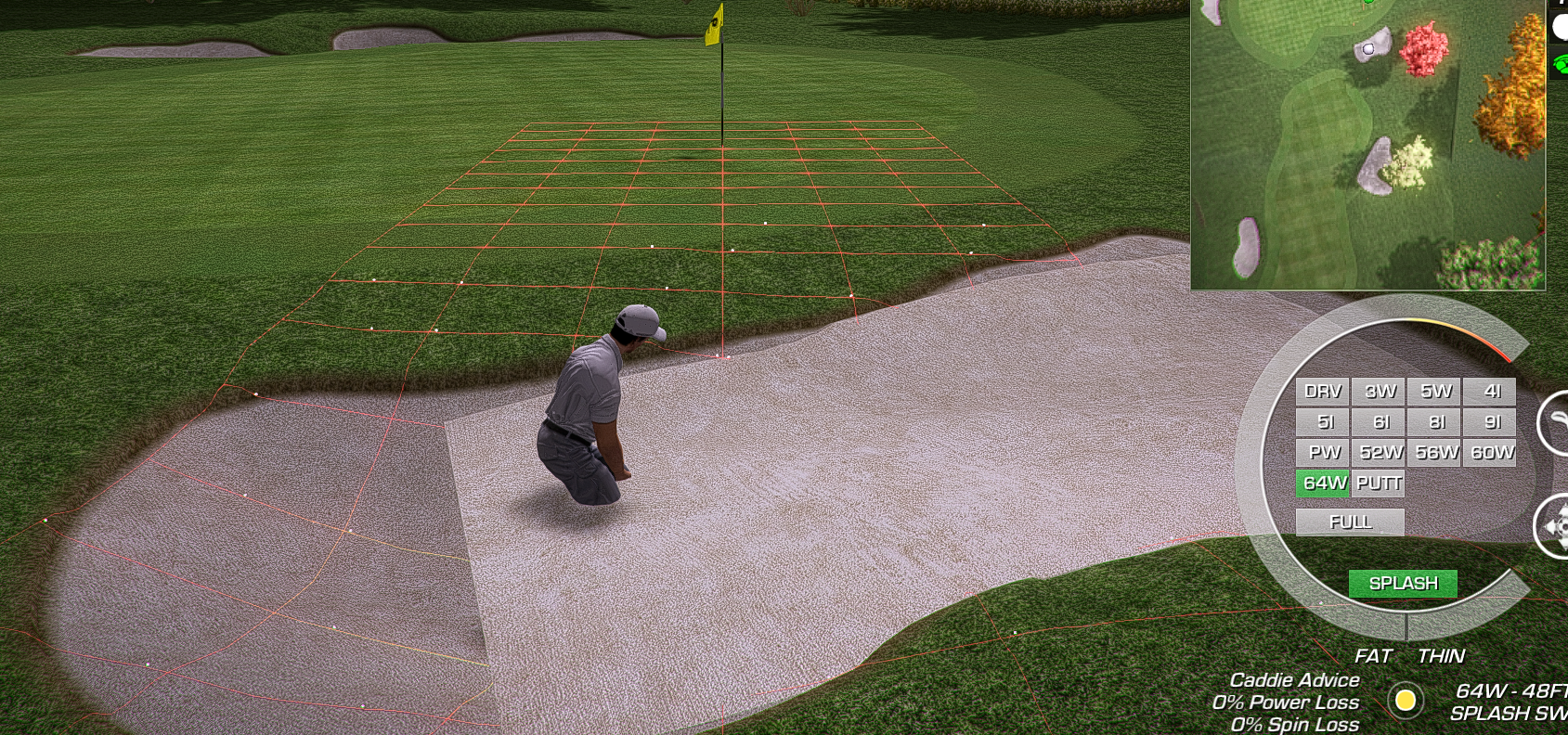
Task: Choose the FULL shot type
Action: [x=1350, y=522]
